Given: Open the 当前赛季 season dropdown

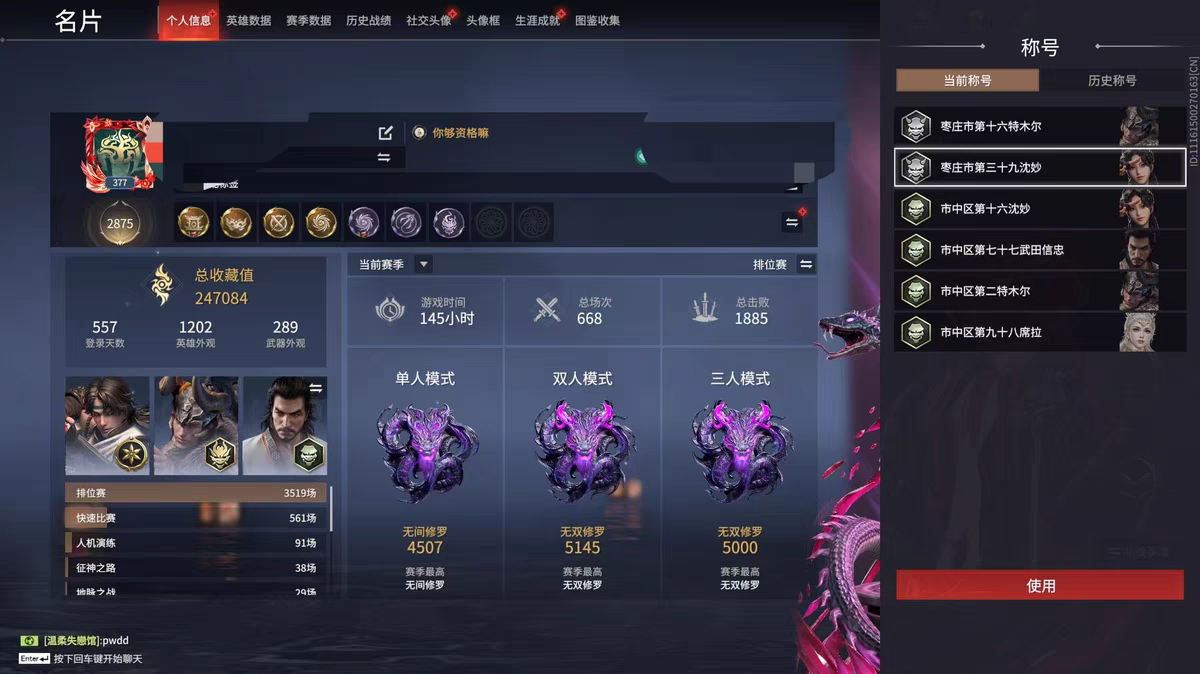Looking at the screenshot, I should pos(424,264).
